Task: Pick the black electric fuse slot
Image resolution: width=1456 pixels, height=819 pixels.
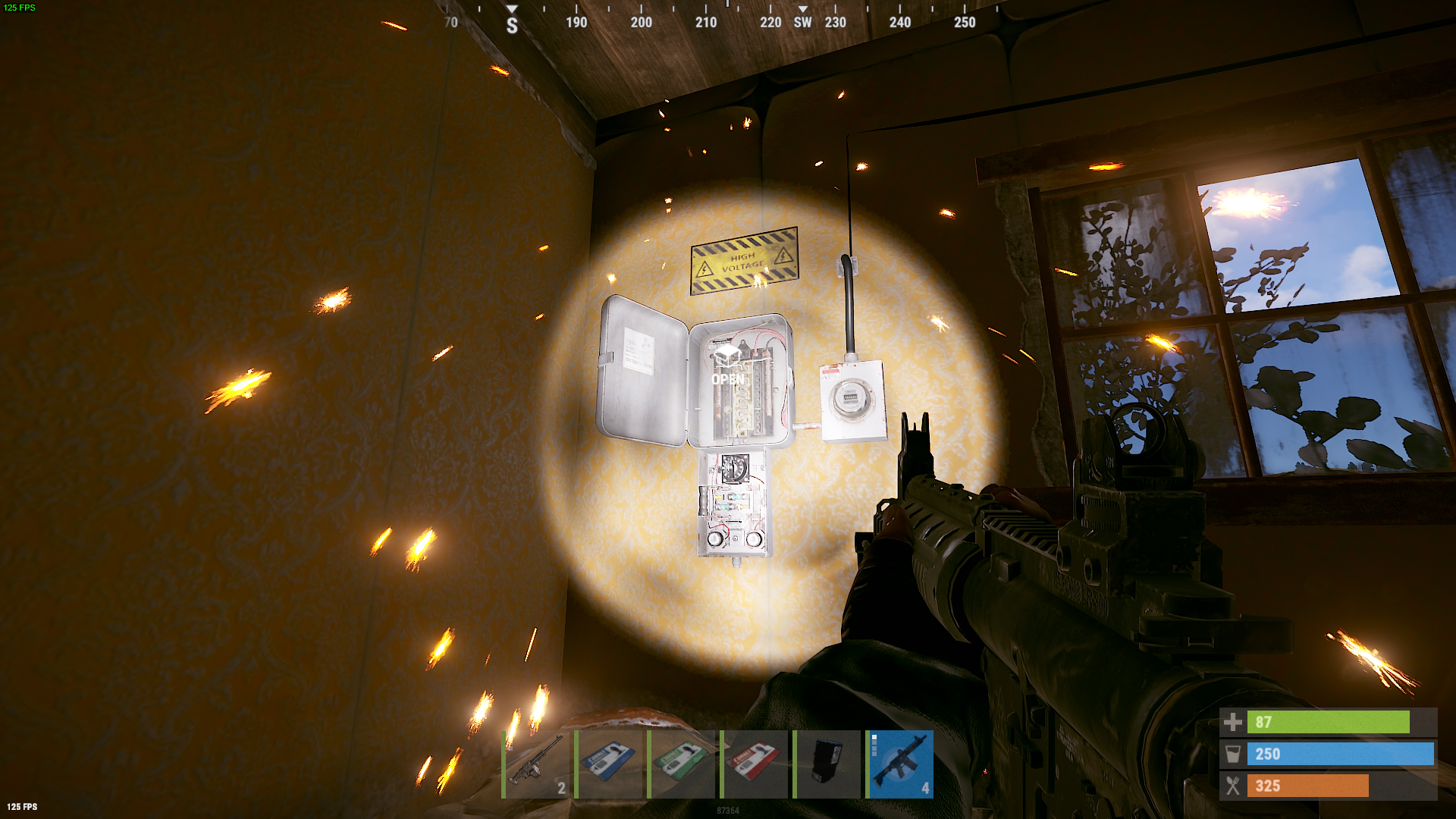Action: coord(827,764)
